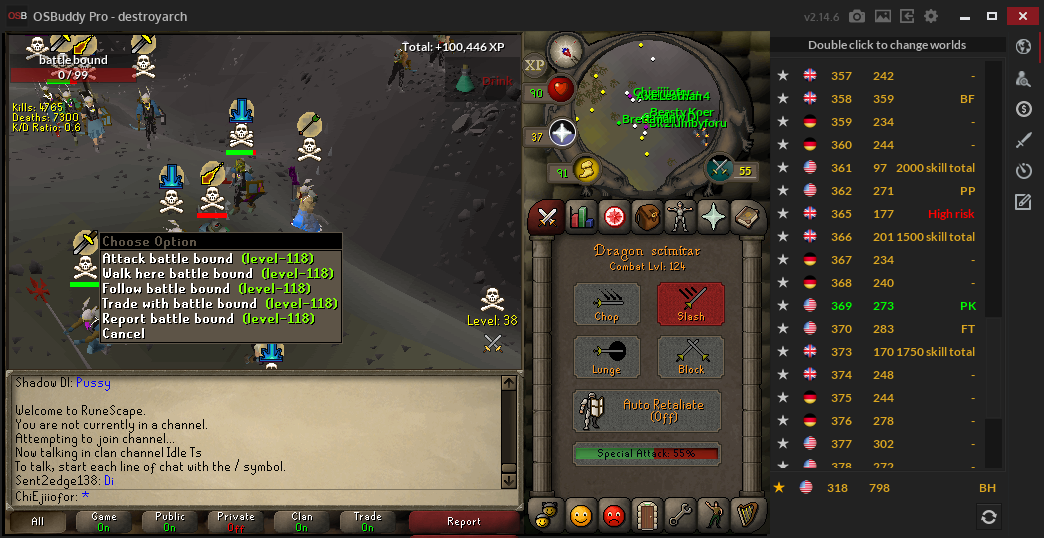
Task: Toggle Auto Retaliate
Action: point(648,410)
